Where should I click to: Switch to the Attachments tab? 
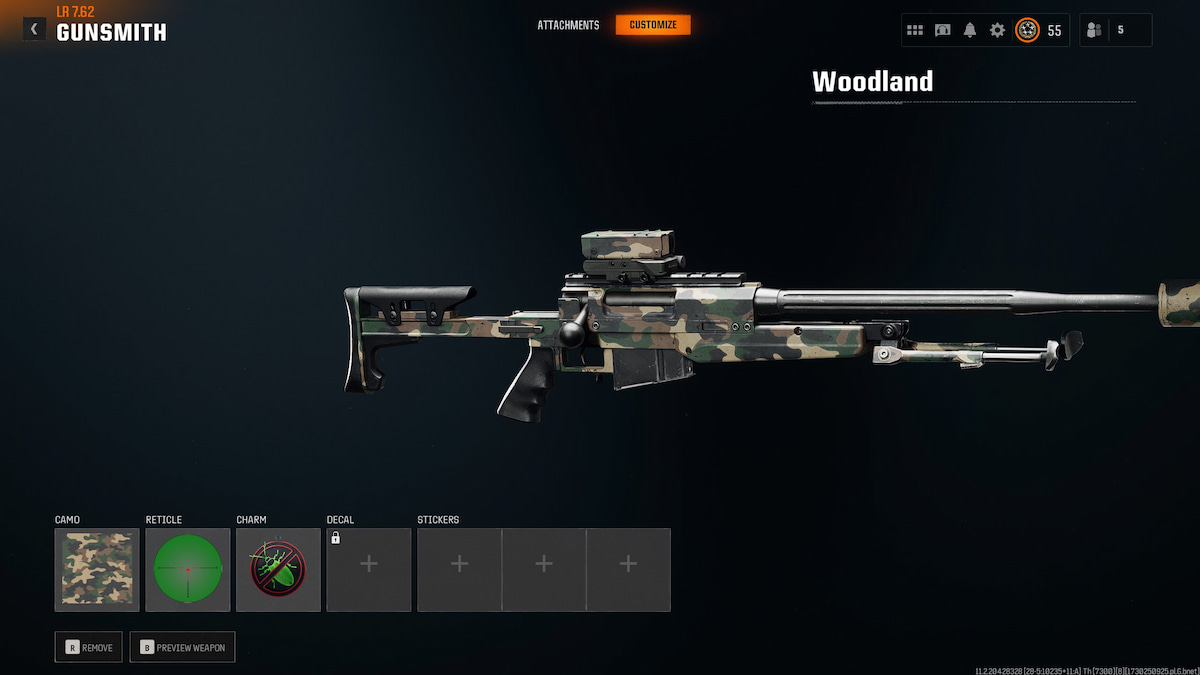(x=568, y=25)
